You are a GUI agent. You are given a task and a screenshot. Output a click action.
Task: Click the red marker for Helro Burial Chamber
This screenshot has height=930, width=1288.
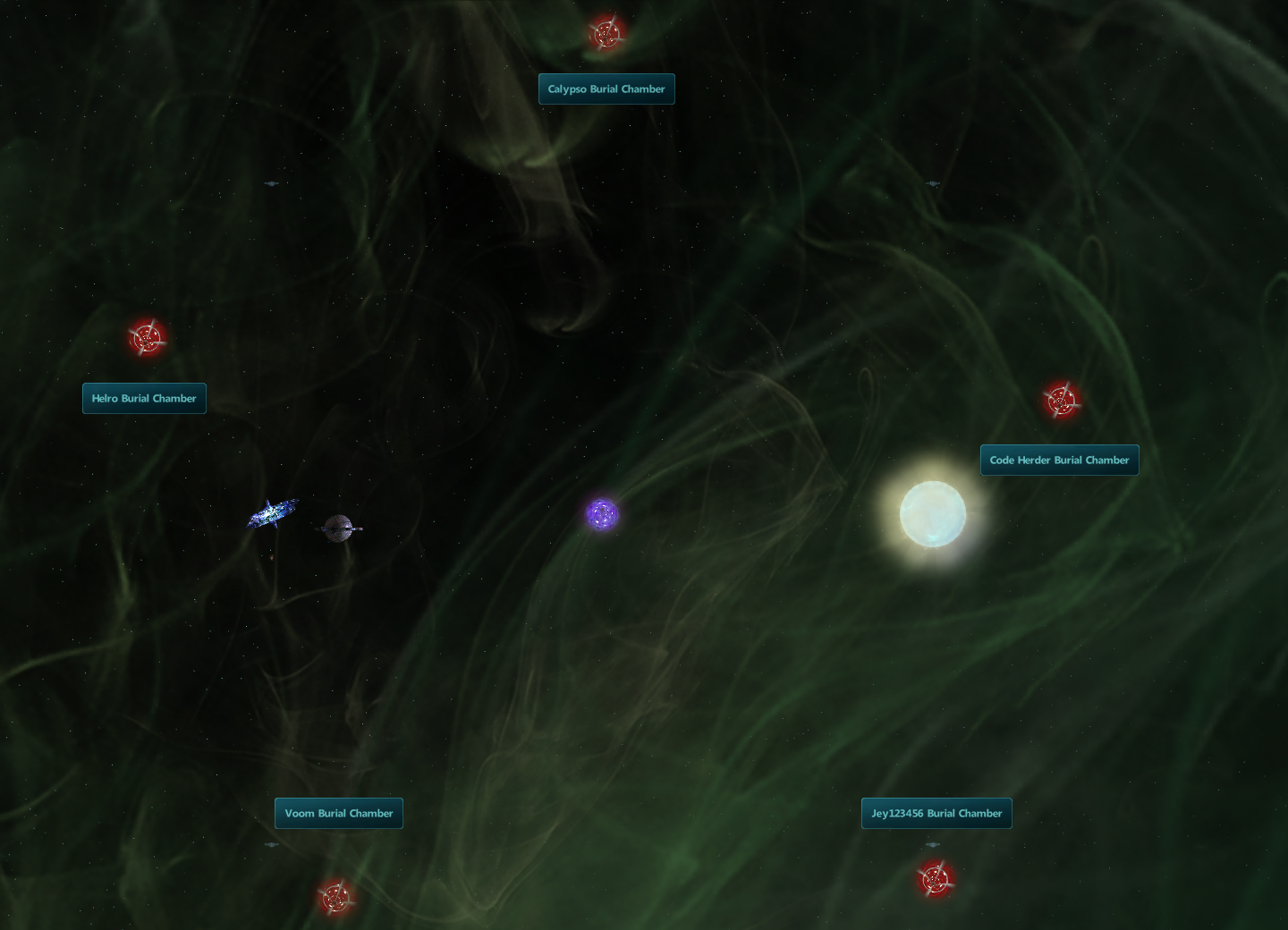(x=147, y=338)
